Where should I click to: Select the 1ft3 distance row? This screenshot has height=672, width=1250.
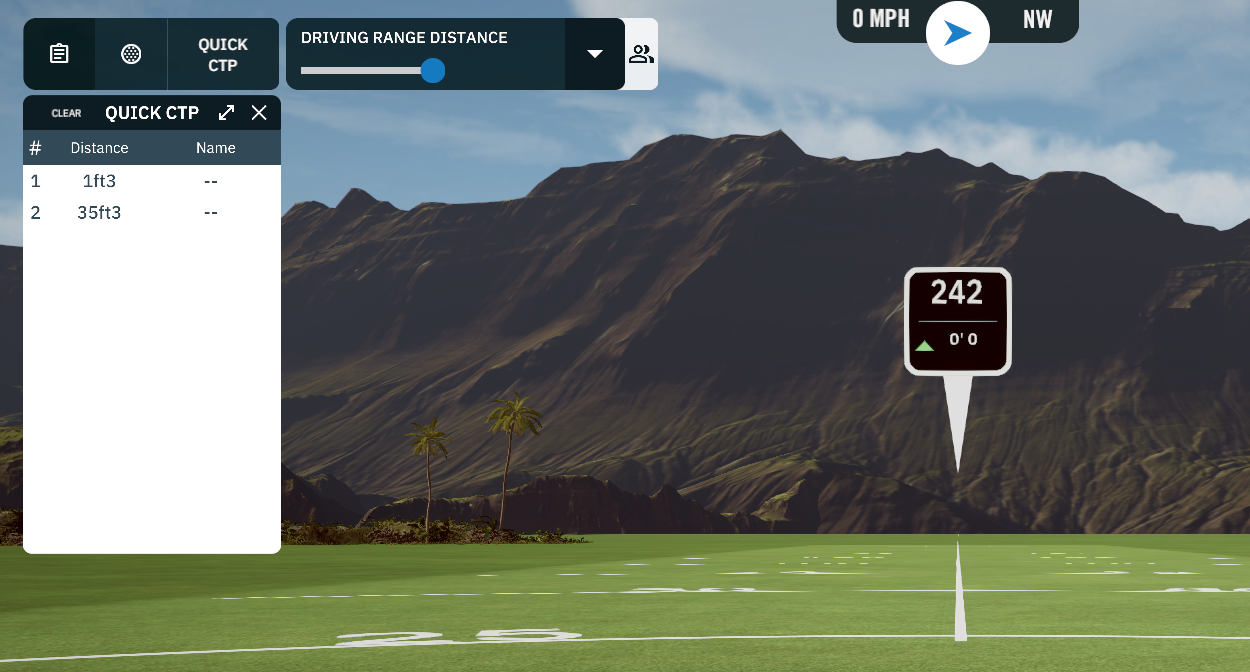(99, 181)
